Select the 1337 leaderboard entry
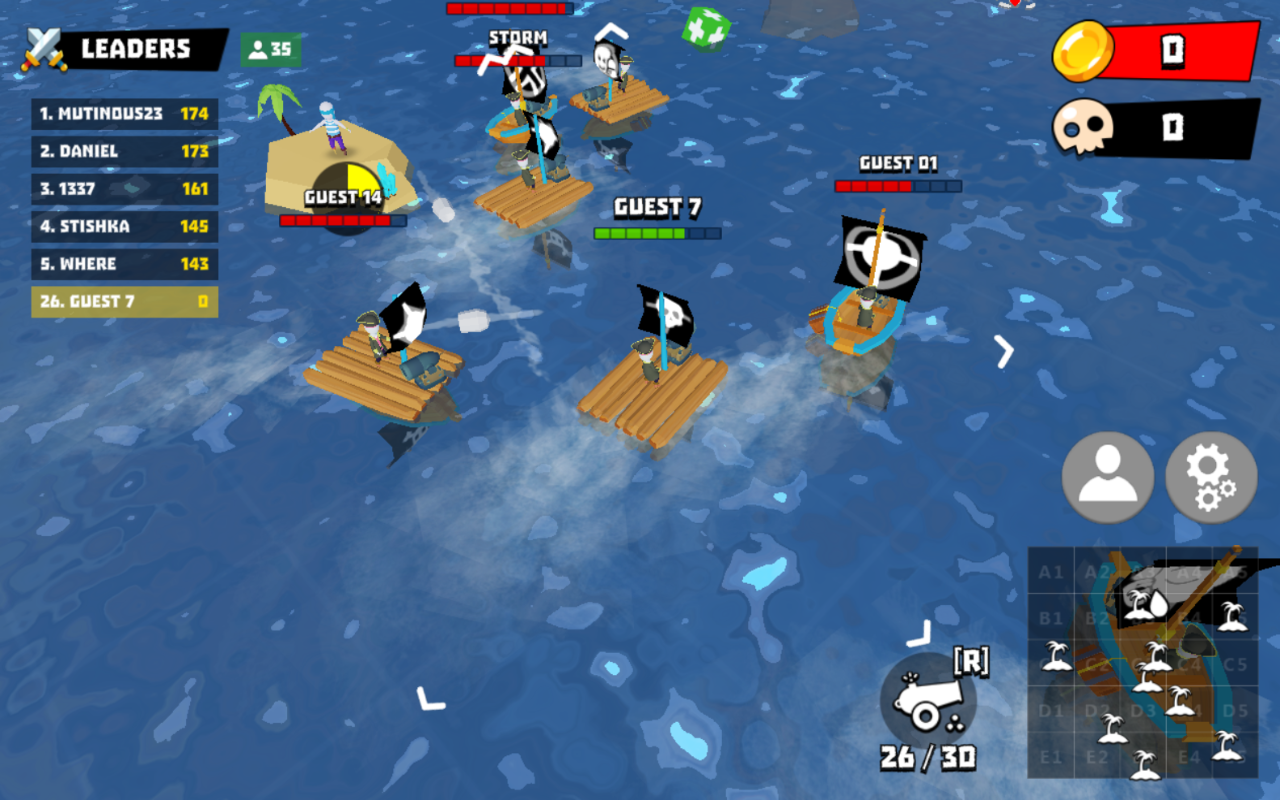Image resolution: width=1280 pixels, height=800 pixels. 125,189
